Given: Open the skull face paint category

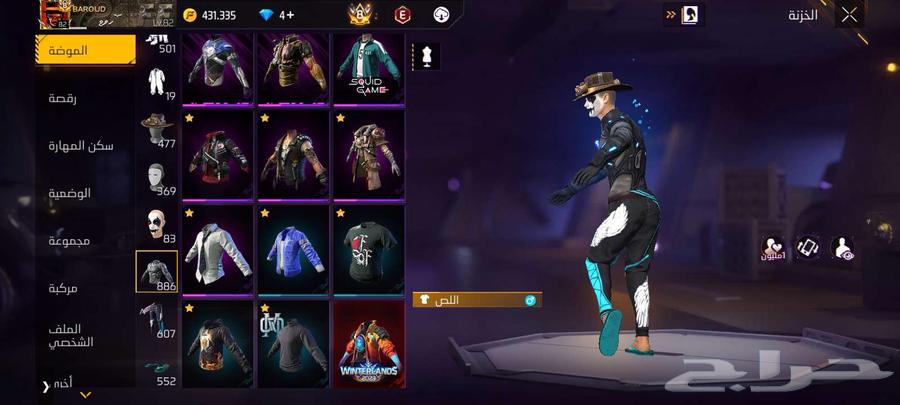Looking at the screenshot, I should pyautogui.click(x=156, y=223).
